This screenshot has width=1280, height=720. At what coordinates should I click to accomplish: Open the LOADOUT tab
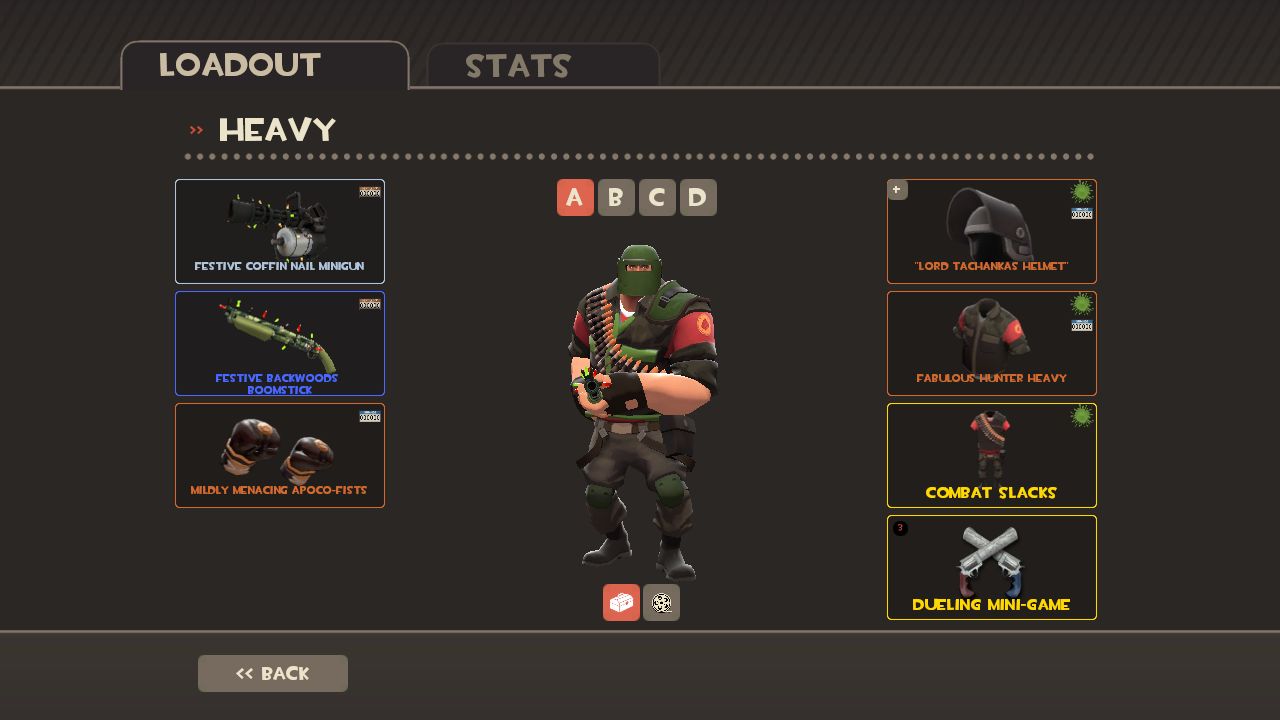click(x=239, y=65)
